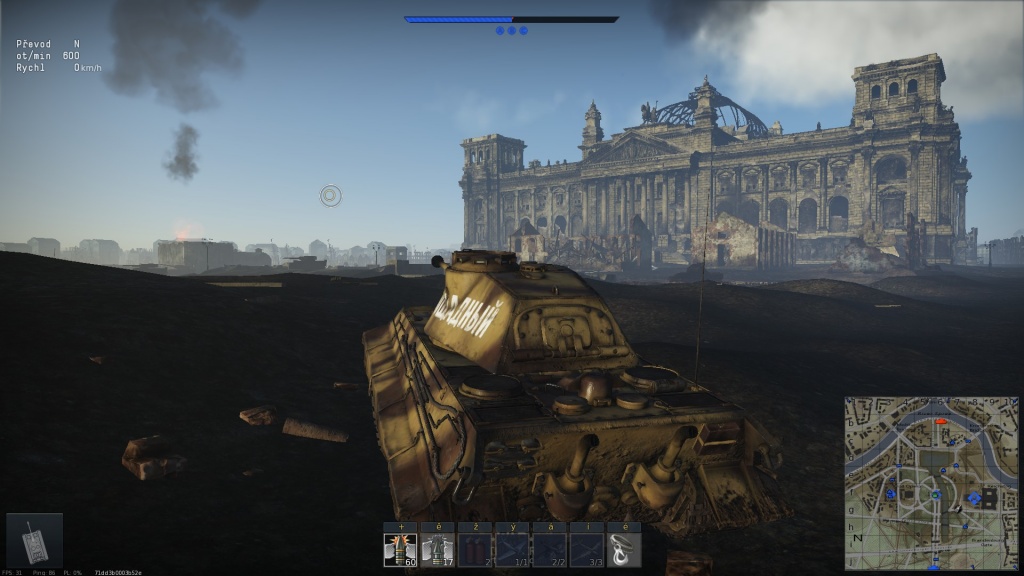Use the fire extinguisher slot
1024x576 pixels.
tap(475, 549)
